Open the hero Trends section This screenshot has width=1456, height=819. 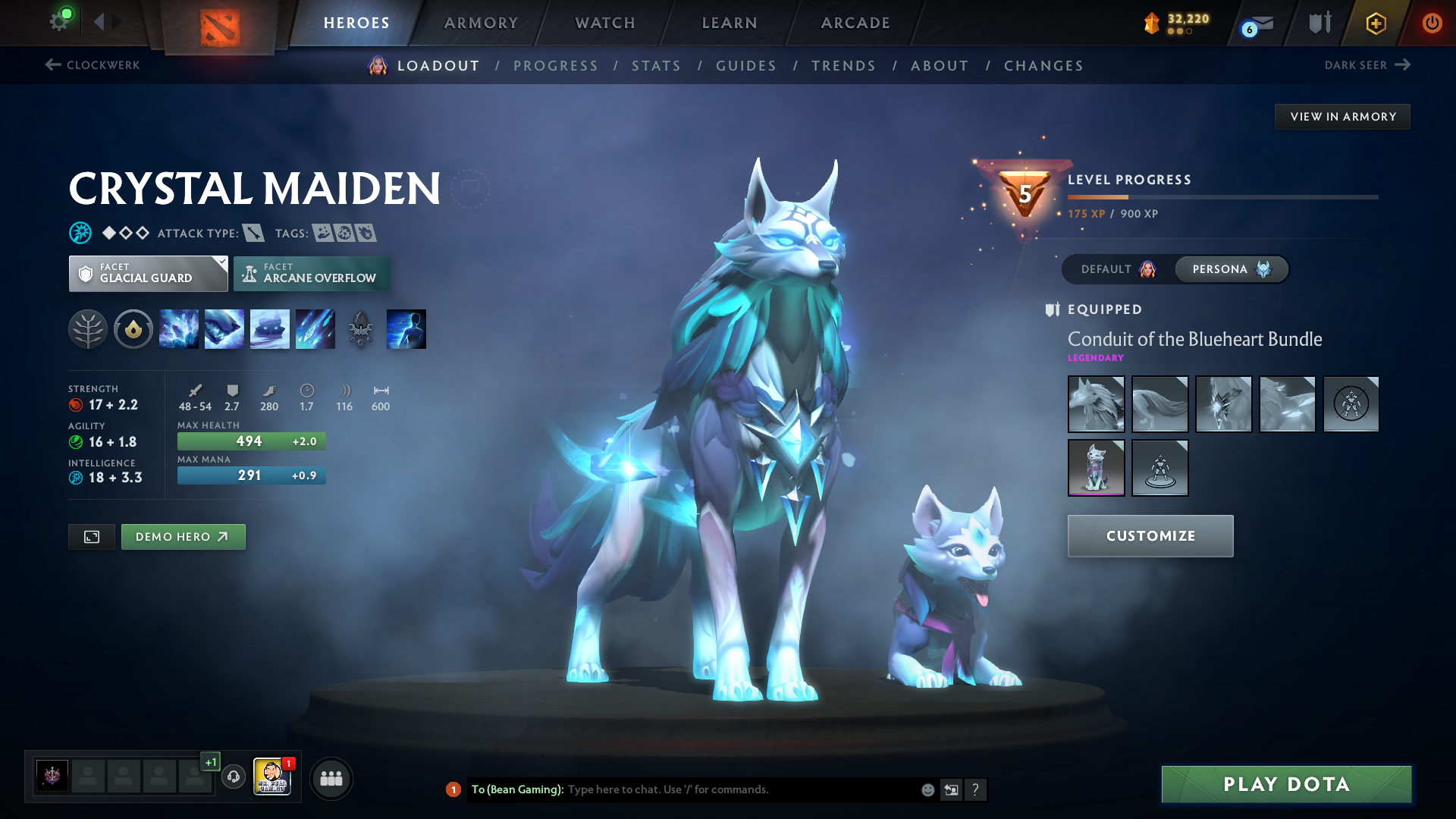[x=843, y=66]
